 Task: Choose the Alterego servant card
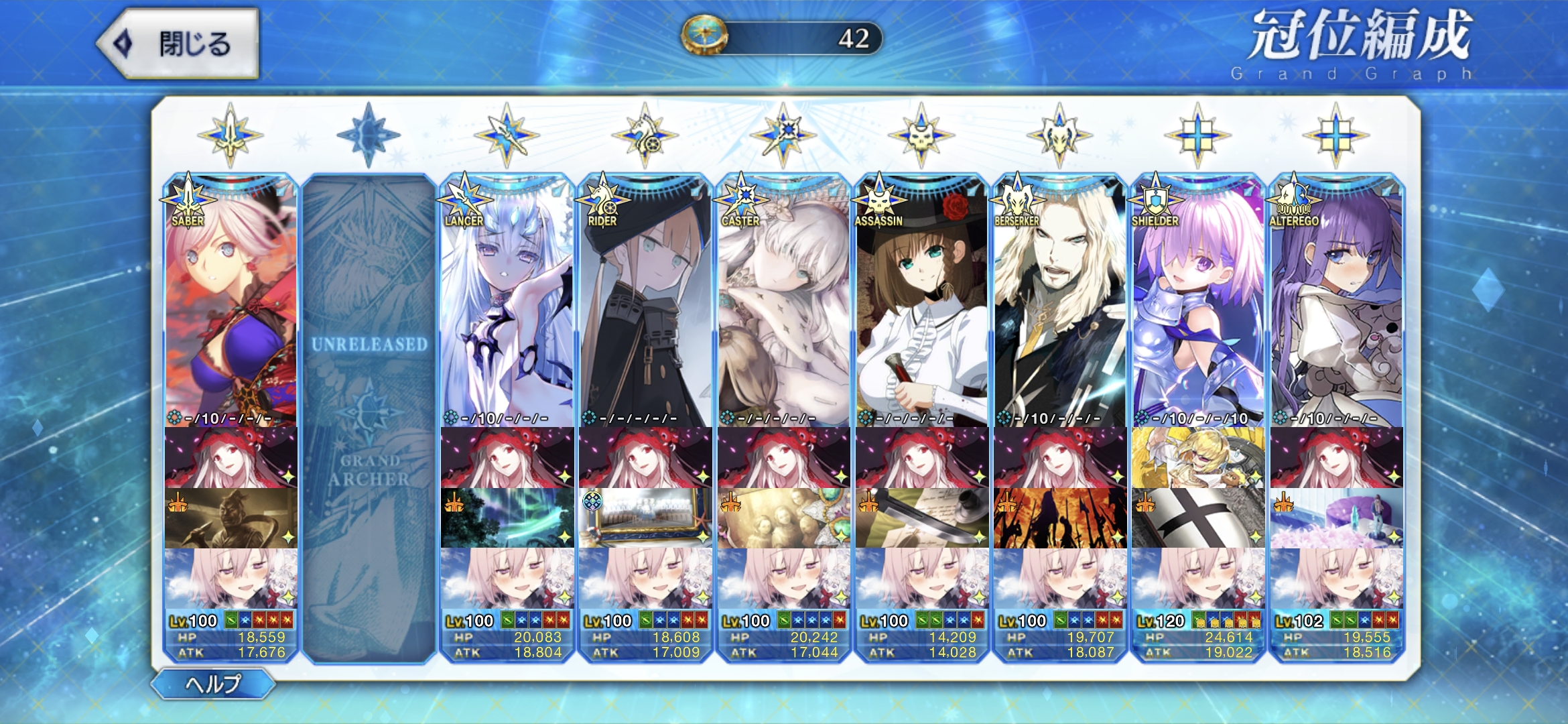tap(1336, 302)
